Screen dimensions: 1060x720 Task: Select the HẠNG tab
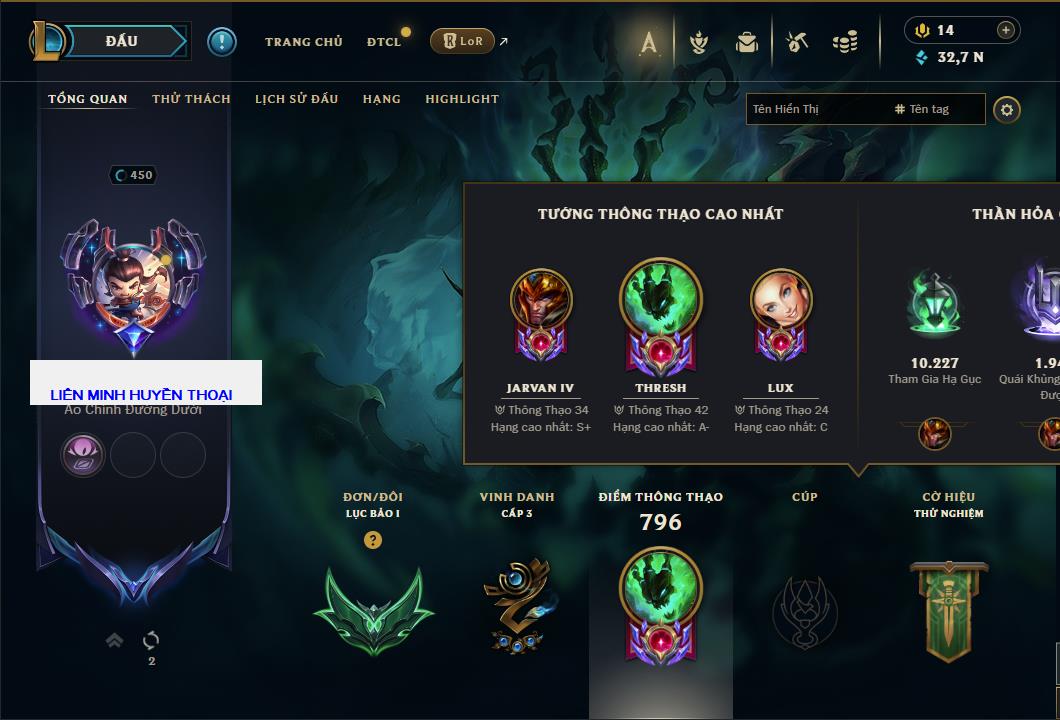pos(381,99)
